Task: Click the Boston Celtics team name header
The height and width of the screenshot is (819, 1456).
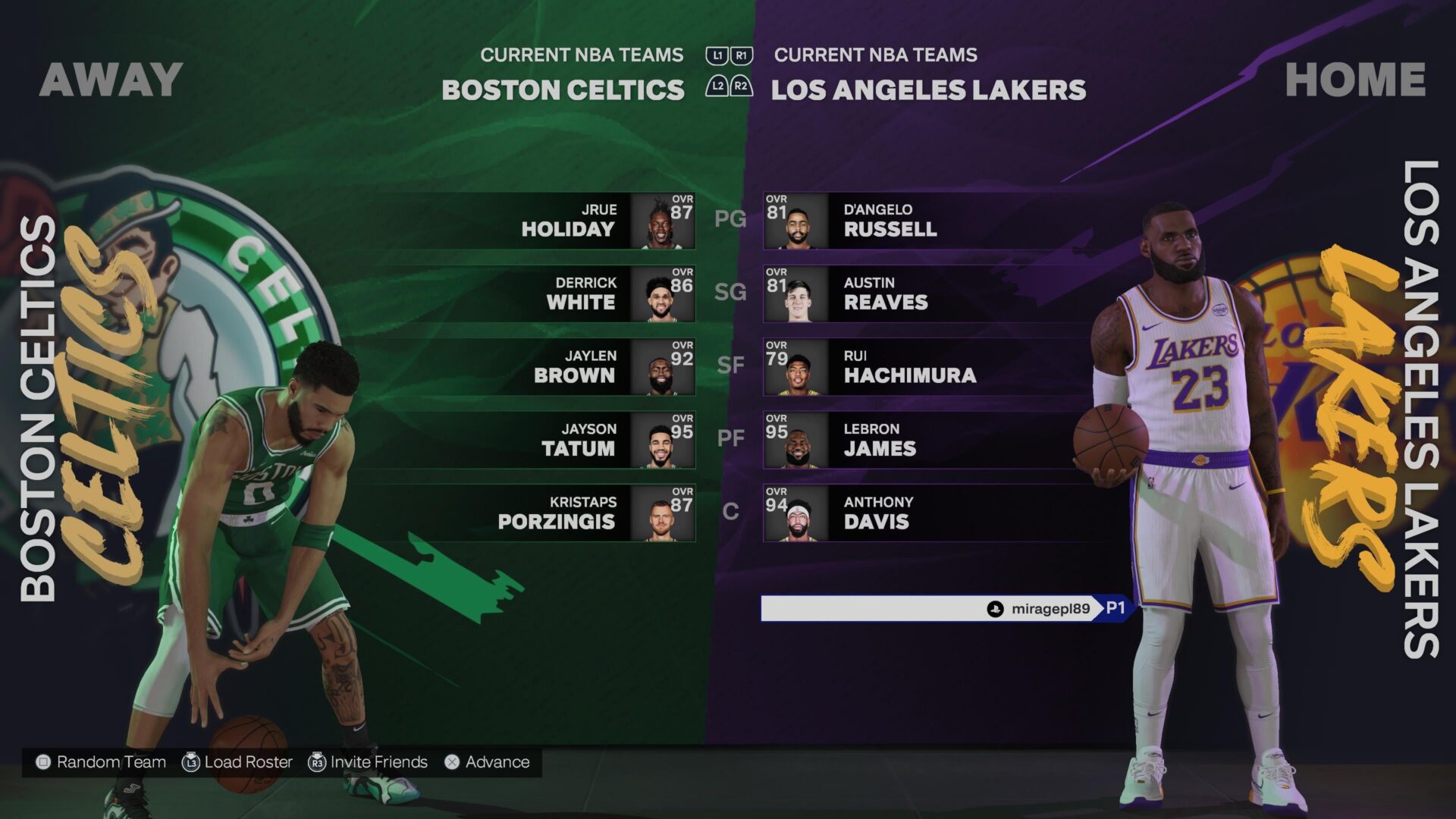Action: point(563,90)
